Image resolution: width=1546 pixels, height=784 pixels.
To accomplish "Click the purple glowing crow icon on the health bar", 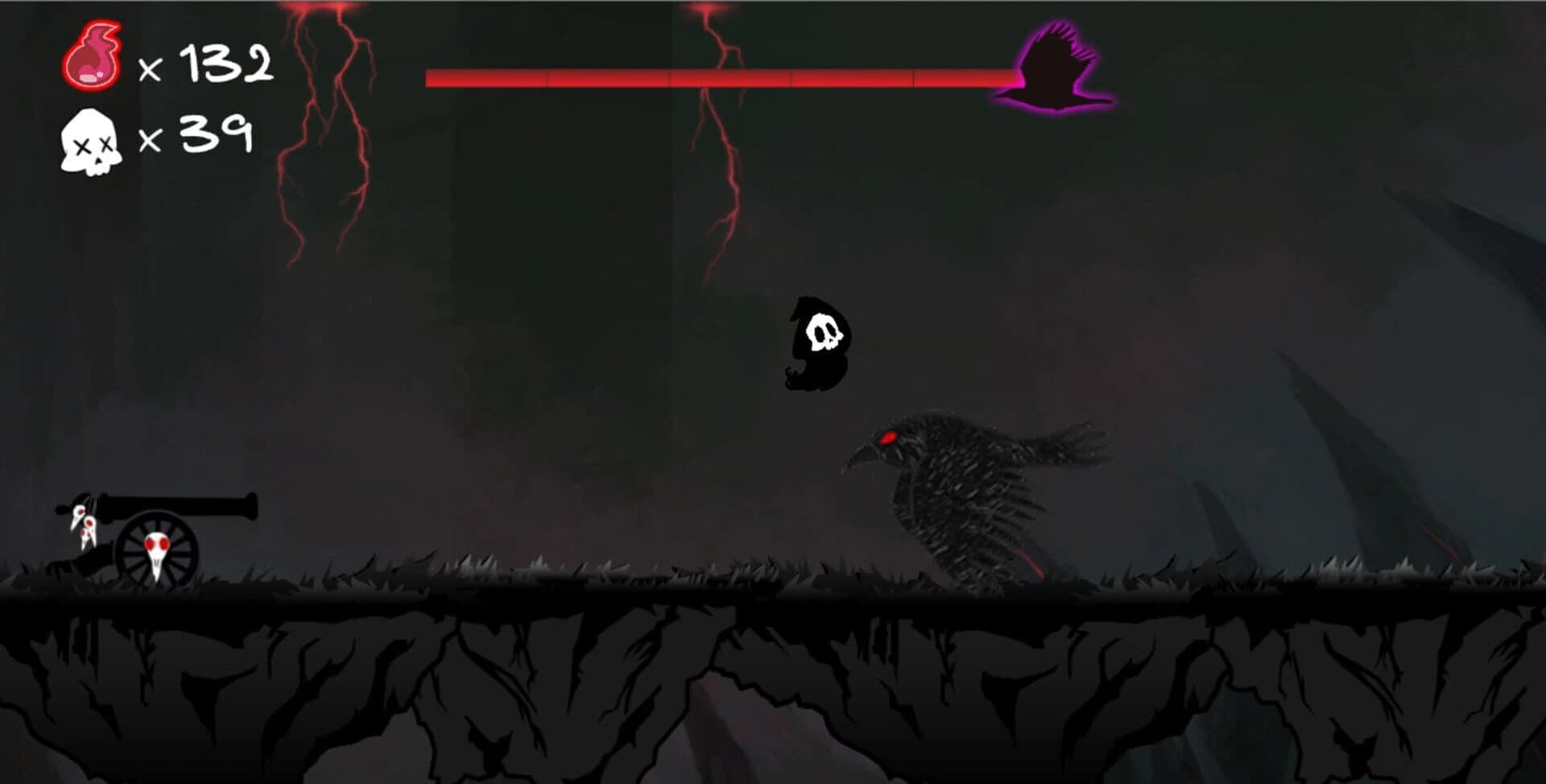I will [x=1055, y=68].
